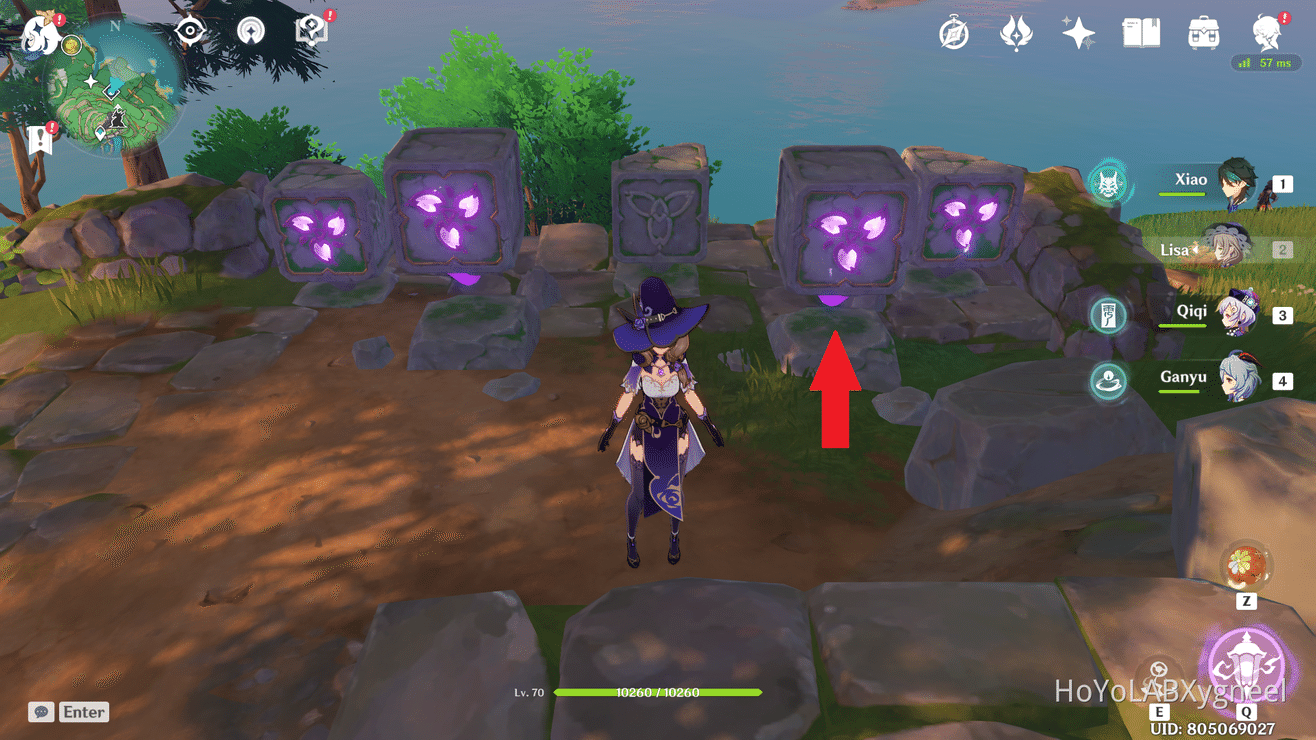Open the backpack Inventory
This screenshot has height=740, width=1316.
click(1203, 33)
